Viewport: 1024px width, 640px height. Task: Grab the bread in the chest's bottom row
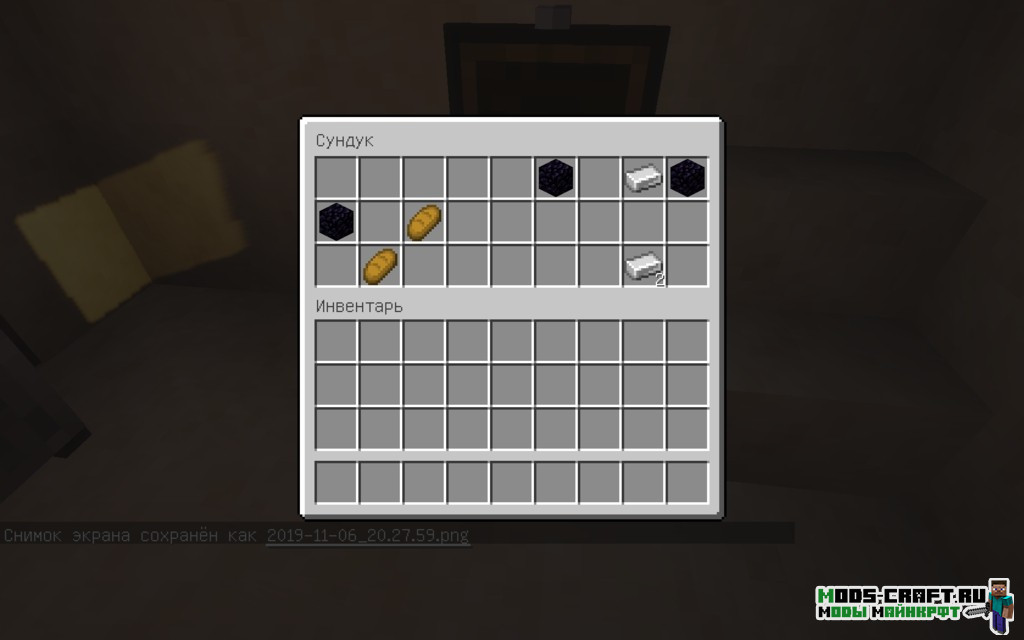click(x=380, y=266)
